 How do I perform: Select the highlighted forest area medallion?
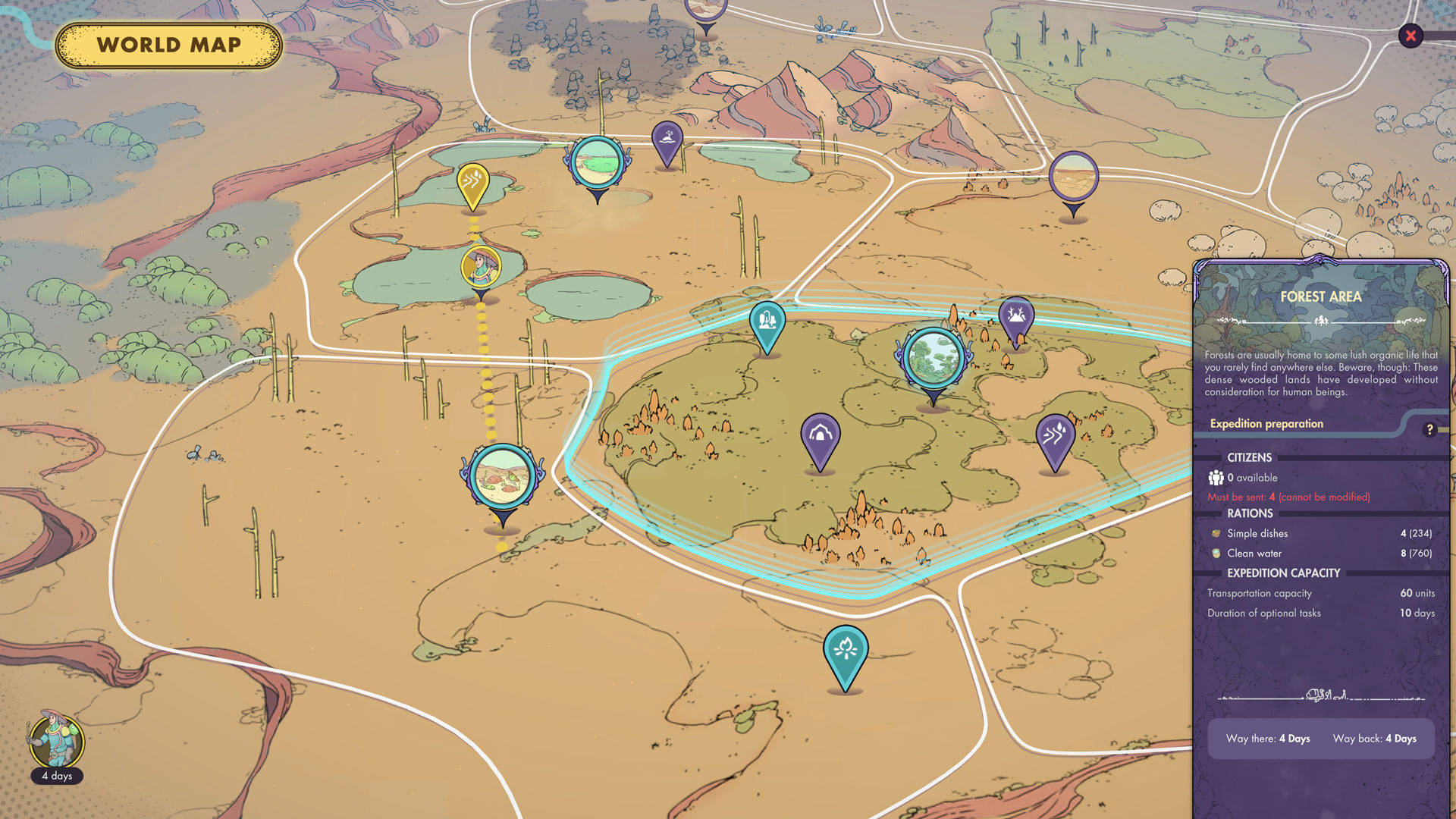[934, 357]
